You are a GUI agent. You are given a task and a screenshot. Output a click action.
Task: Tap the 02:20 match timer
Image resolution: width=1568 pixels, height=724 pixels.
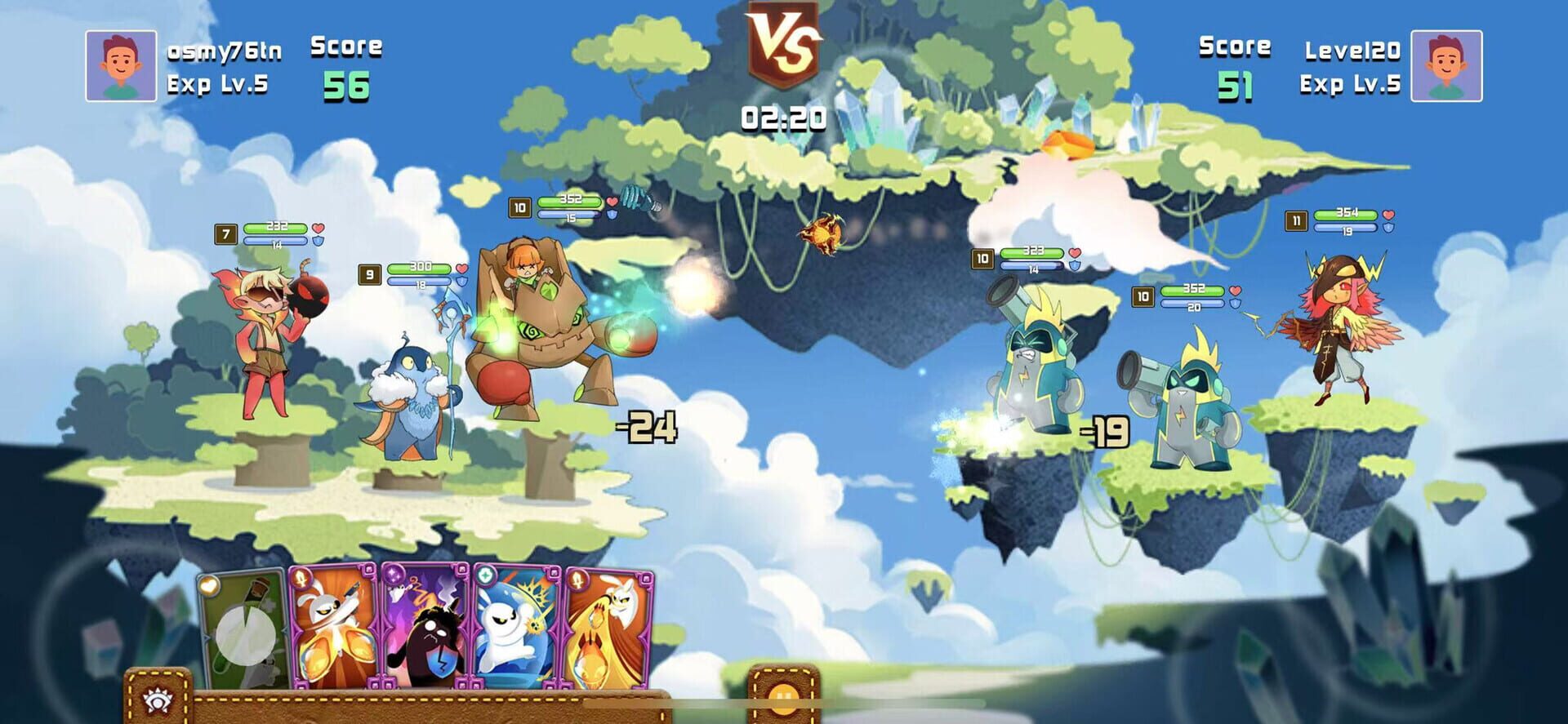point(783,117)
